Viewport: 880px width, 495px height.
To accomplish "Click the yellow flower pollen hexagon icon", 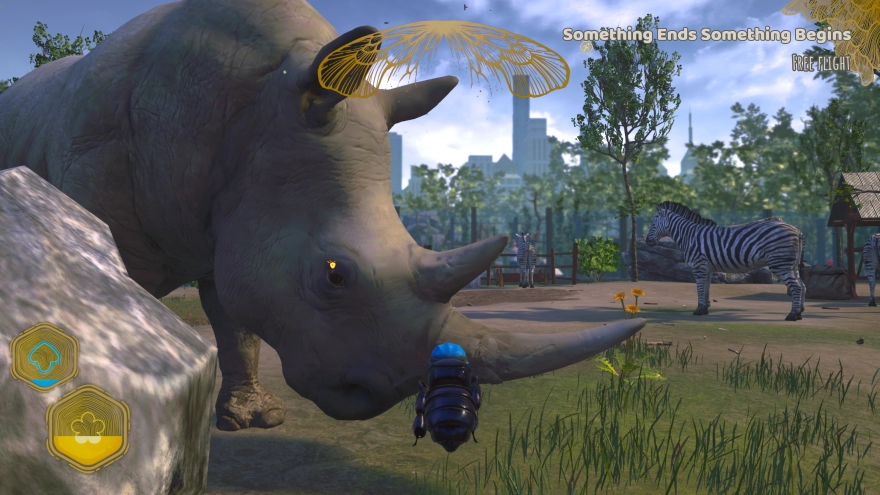I will click(x=88, y=428).
